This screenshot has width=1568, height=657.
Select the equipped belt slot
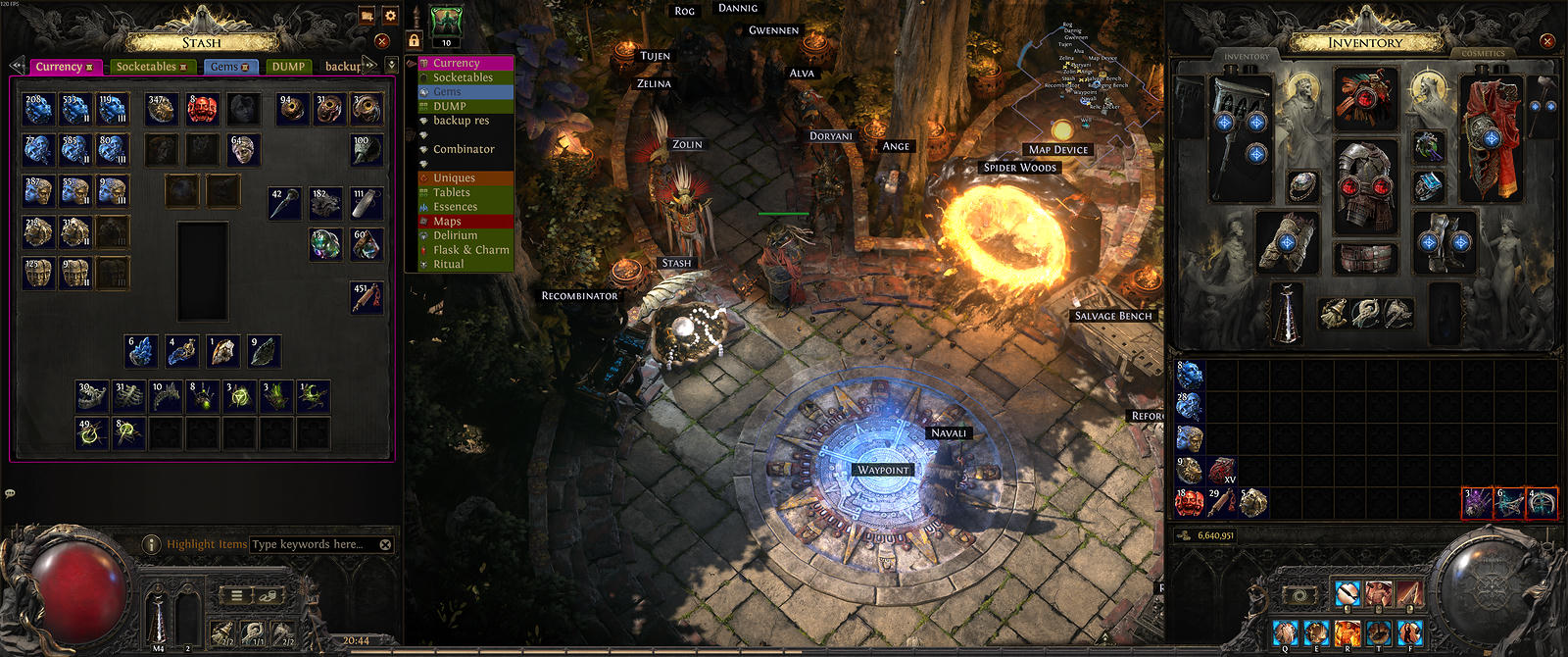(x=1364, y=258)
